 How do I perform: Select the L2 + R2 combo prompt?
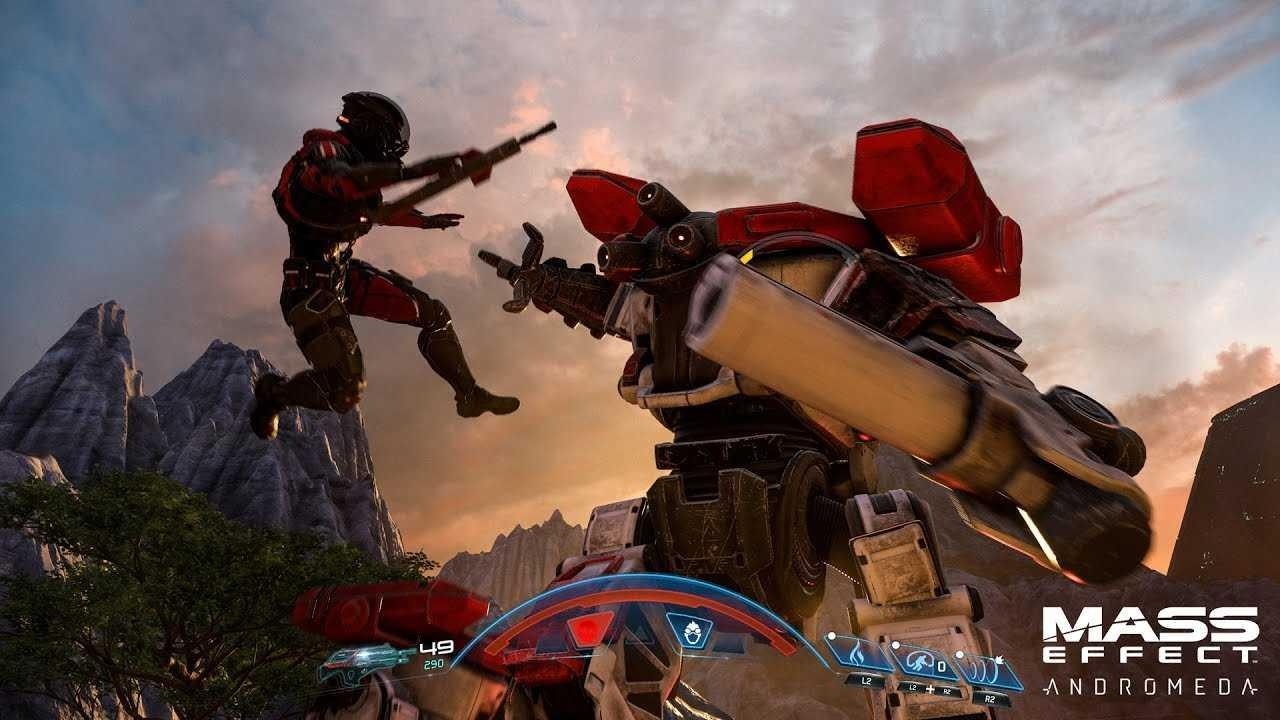pyautogui.click(x=930, y=689)
